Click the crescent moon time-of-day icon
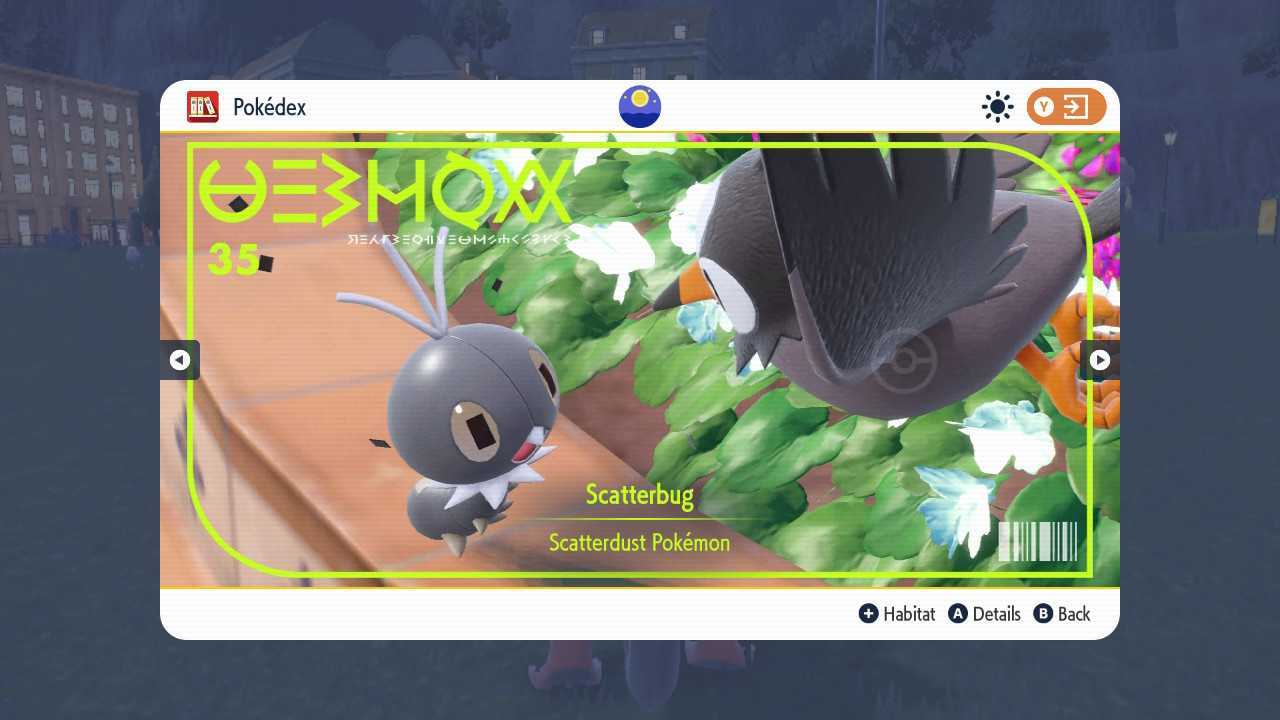This screenshot has width=1280, height=720. (639, 106)
